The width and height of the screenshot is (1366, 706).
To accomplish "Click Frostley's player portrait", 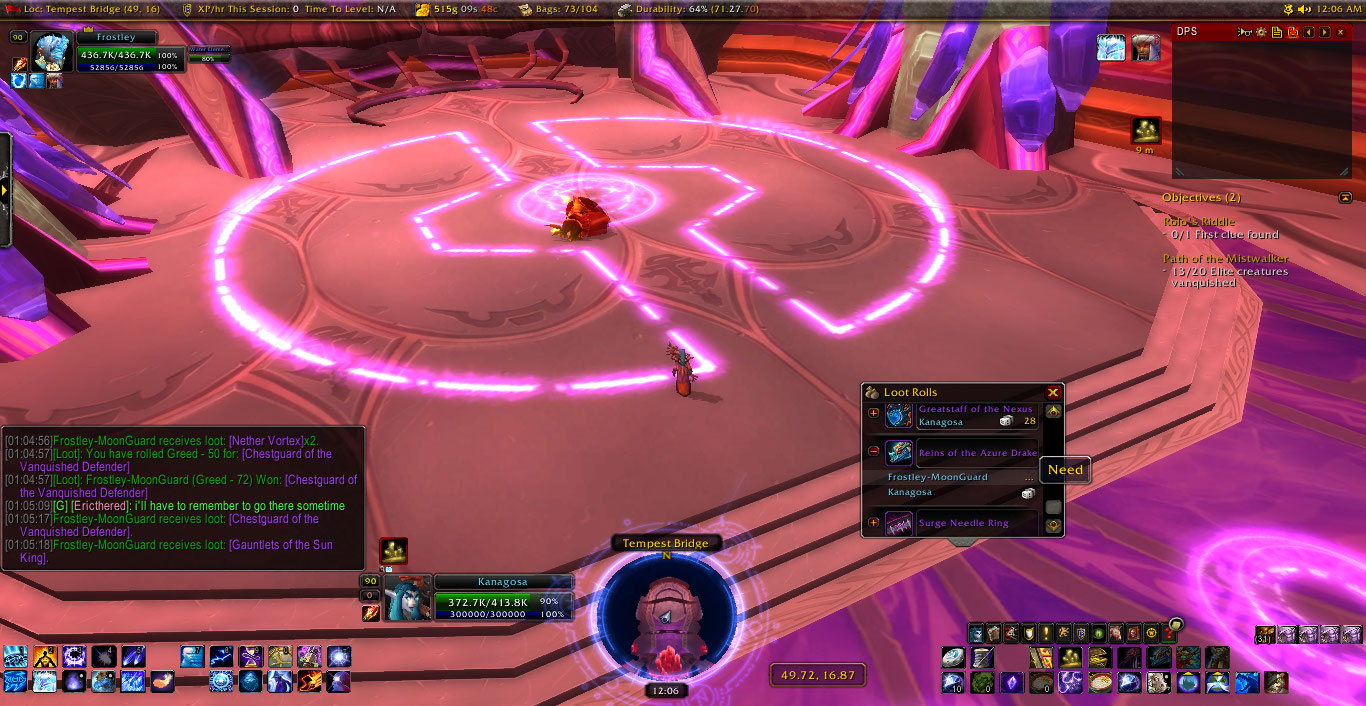I will 53,51.
